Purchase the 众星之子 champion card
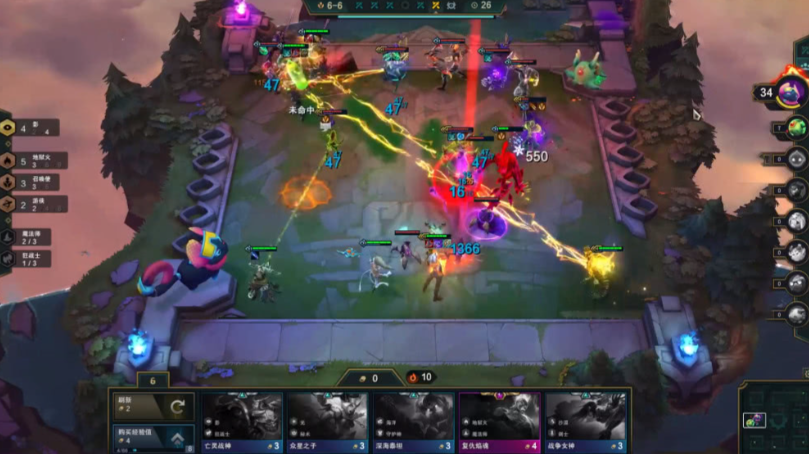 point(327,416)
